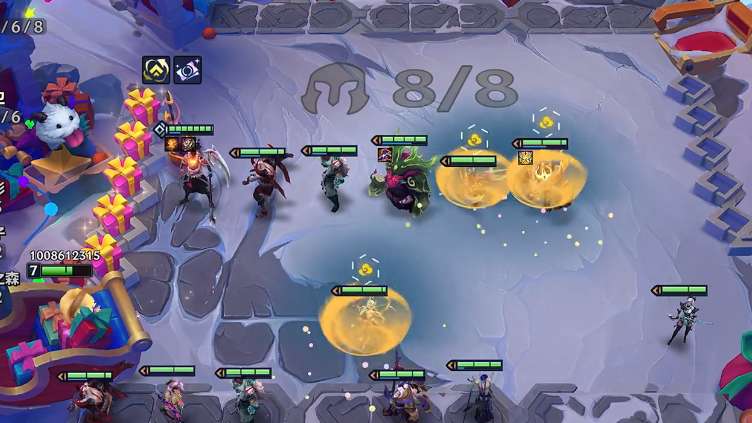
Task: Inspect the gold upward-arrows augment icon
Action: coord(155,69)
